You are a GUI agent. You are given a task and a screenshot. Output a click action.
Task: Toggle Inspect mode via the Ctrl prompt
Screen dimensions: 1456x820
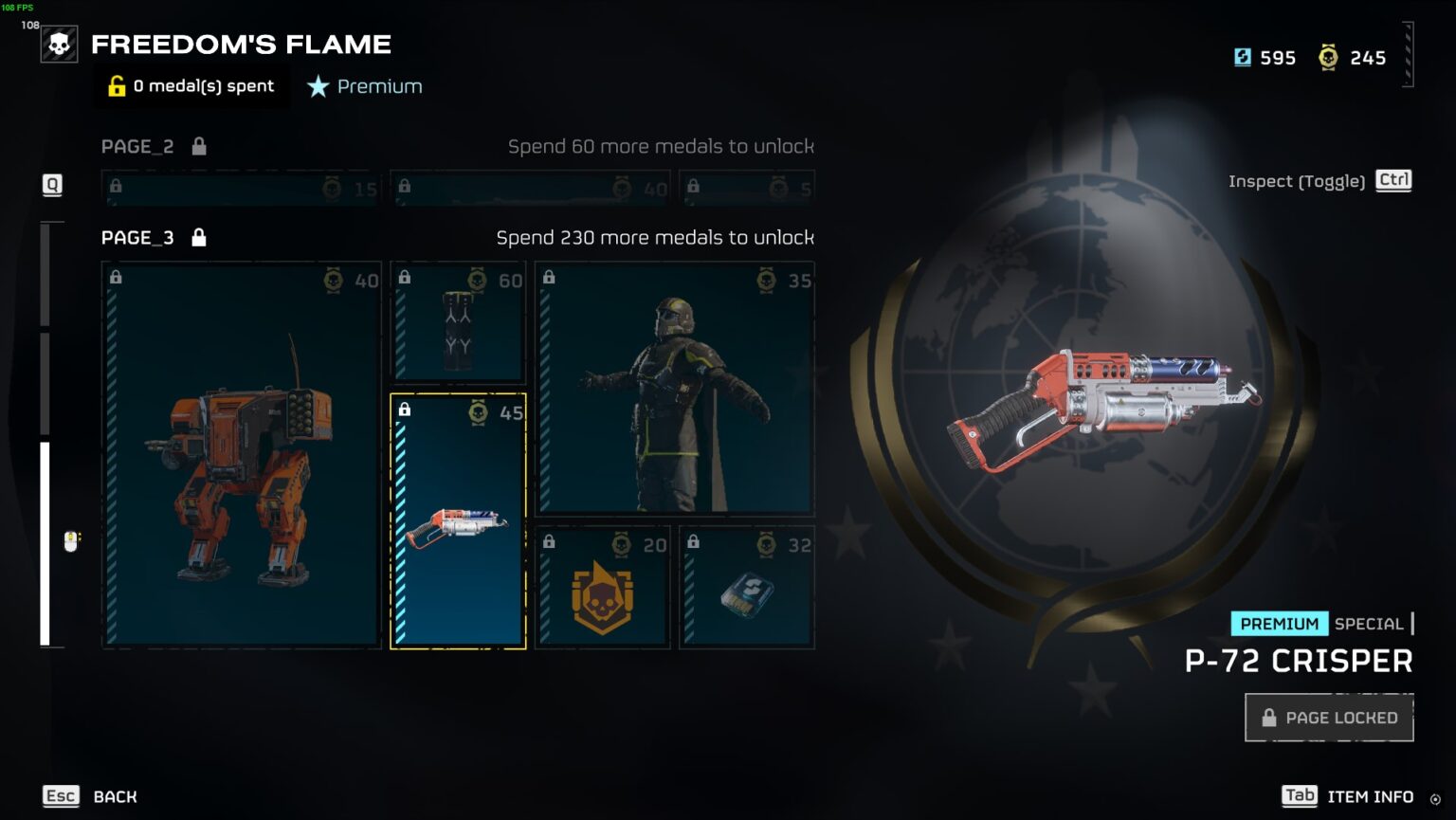click(1392, 180)
